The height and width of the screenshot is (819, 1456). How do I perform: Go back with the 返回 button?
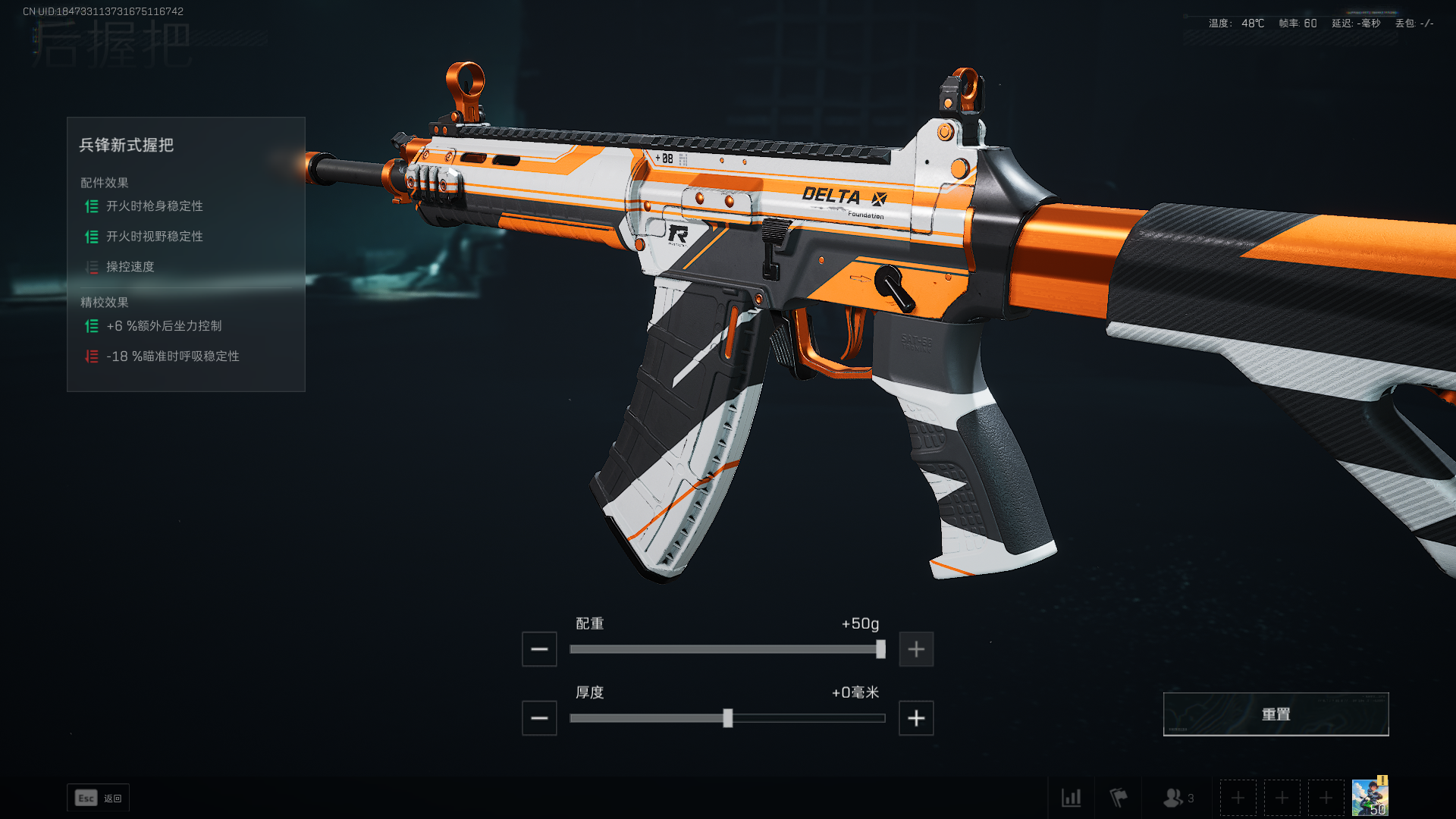coord(99,798)
